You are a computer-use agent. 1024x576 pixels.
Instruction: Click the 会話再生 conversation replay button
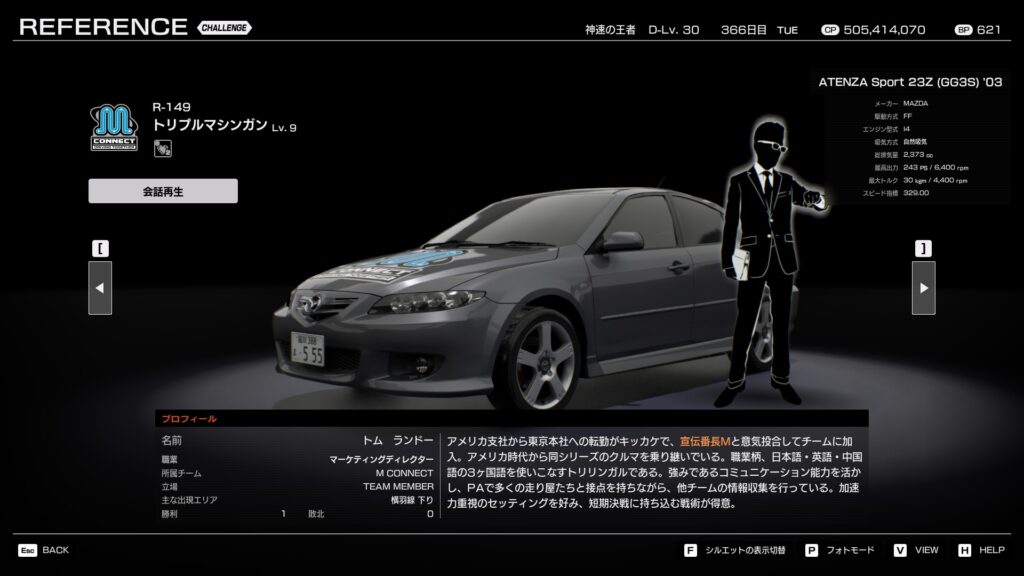pos(163,191)
